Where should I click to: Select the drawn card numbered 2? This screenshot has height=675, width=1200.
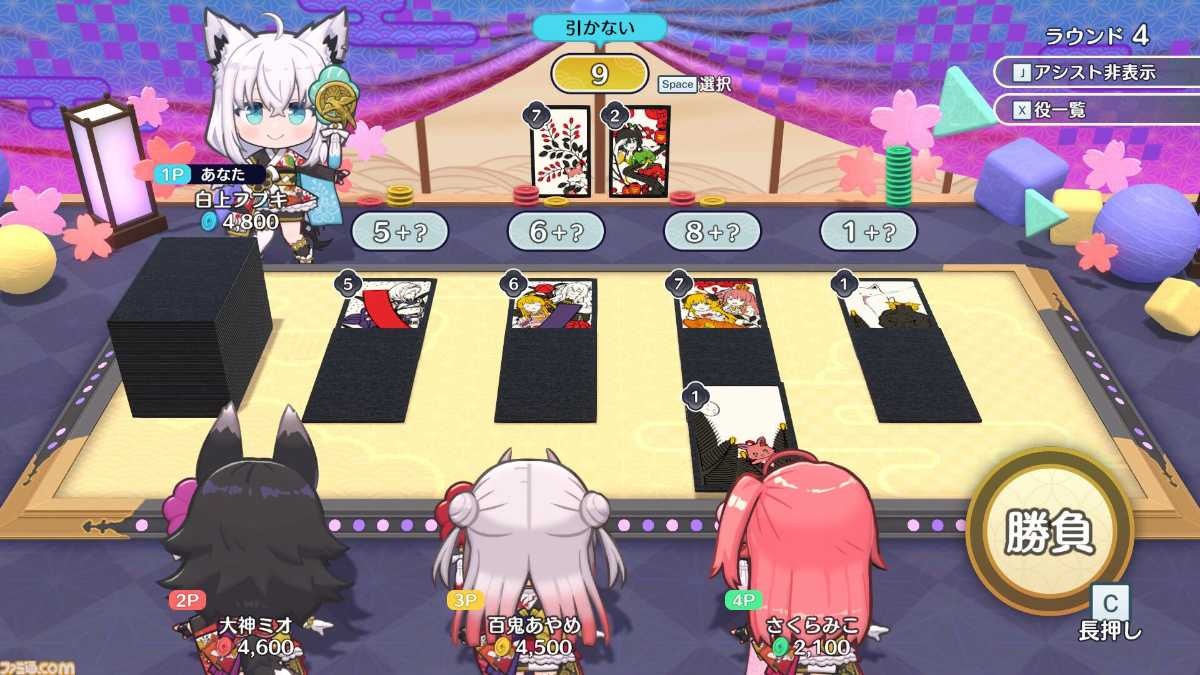click(x=639, y=151)
